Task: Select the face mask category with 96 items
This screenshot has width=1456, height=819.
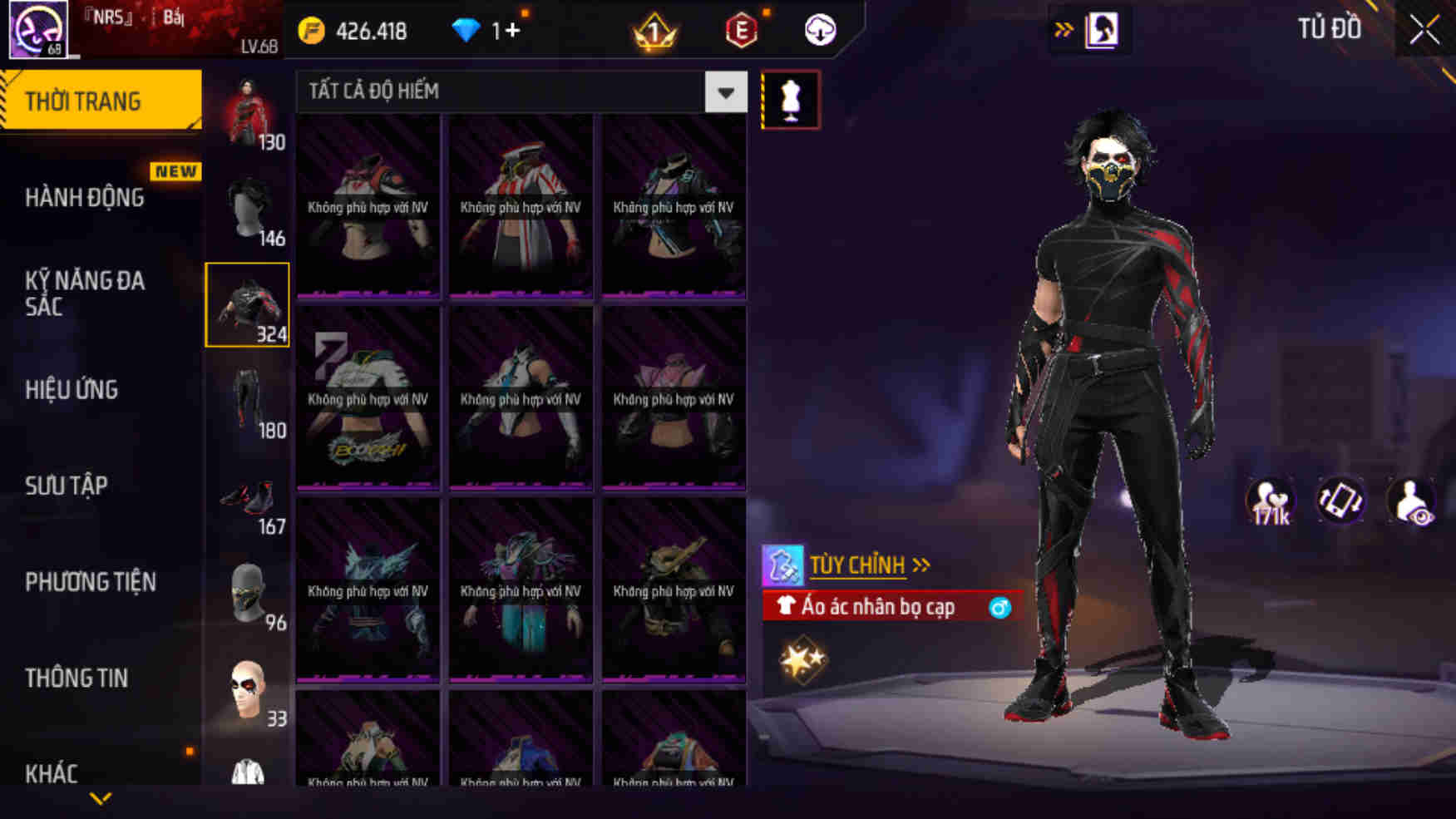Action: [246, 592]
